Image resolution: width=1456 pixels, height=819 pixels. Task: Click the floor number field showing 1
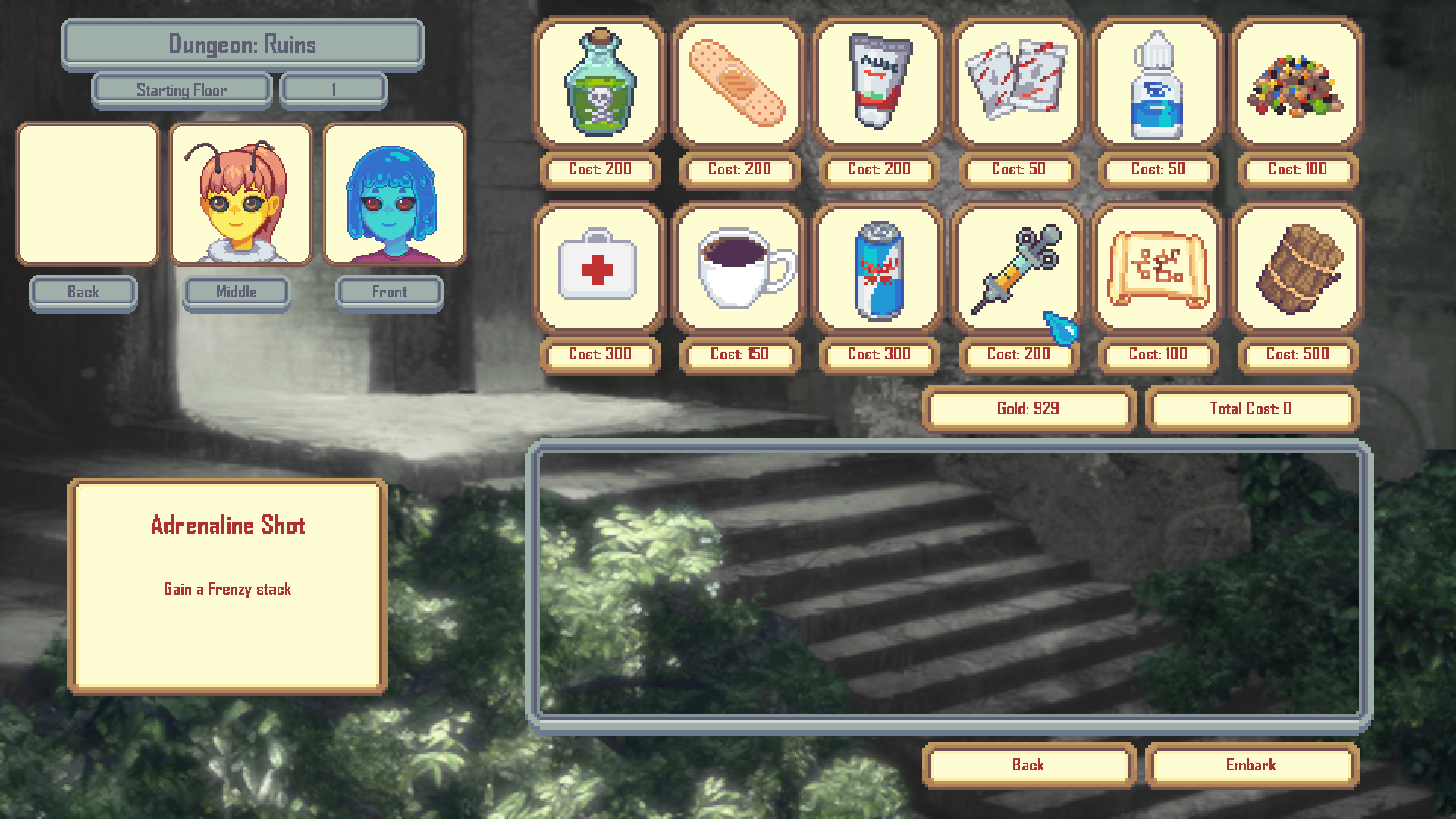pyautogui.click(x=332, y=89)
